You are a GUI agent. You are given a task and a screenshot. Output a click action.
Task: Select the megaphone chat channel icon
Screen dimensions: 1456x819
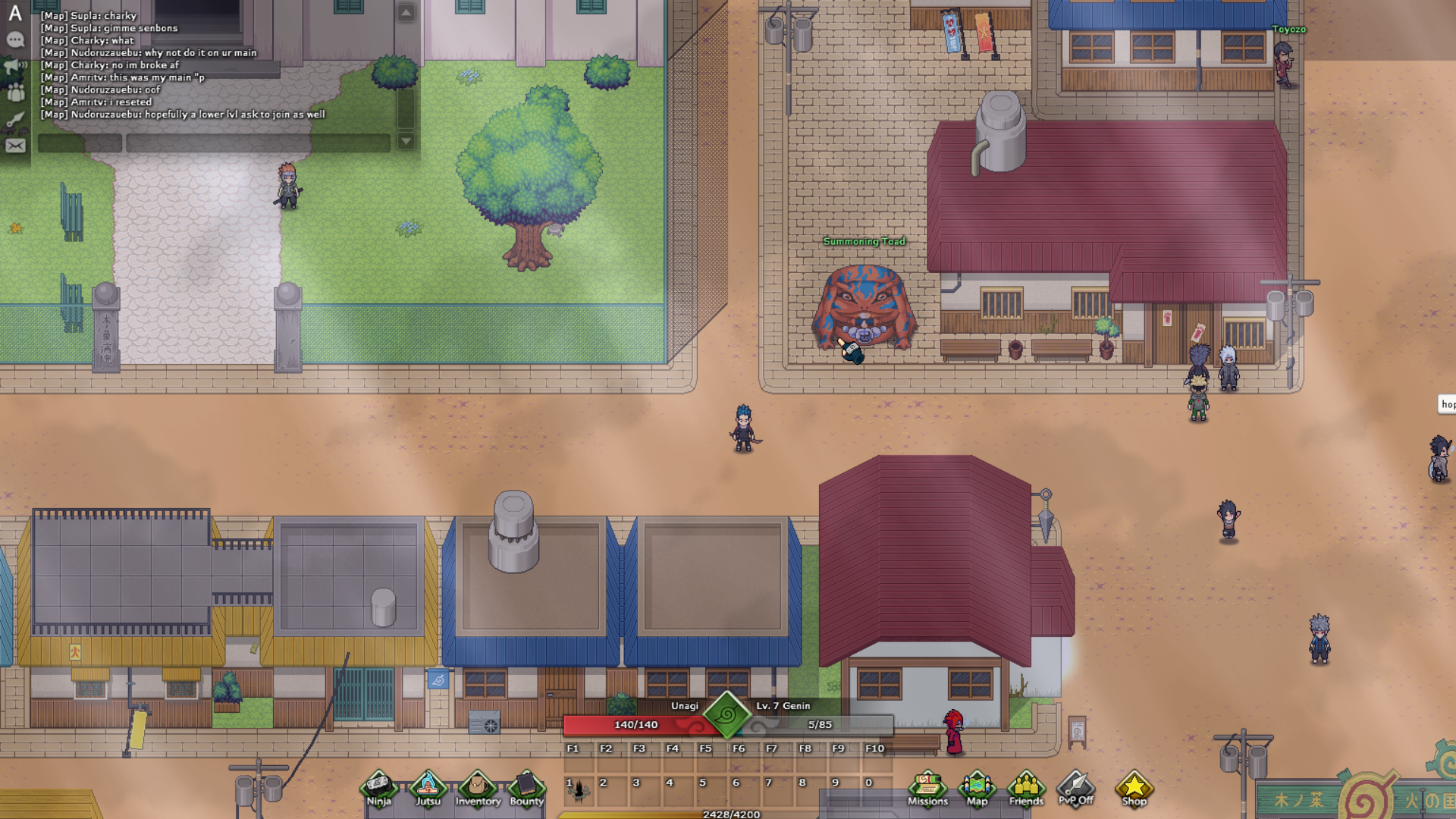(15, 67)
